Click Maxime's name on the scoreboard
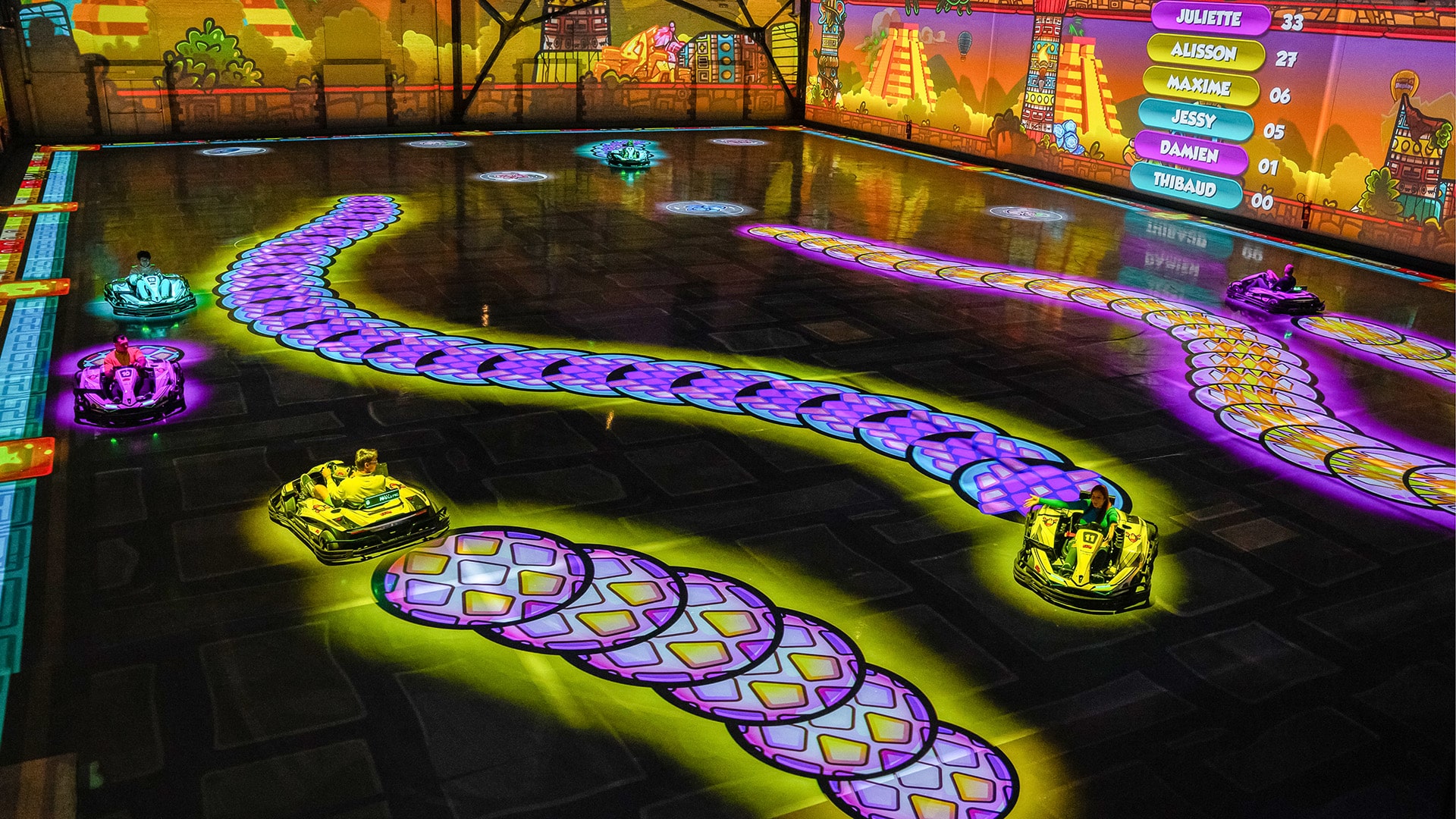This screenshot has height=819, width=1456. tap(1199, 86)
